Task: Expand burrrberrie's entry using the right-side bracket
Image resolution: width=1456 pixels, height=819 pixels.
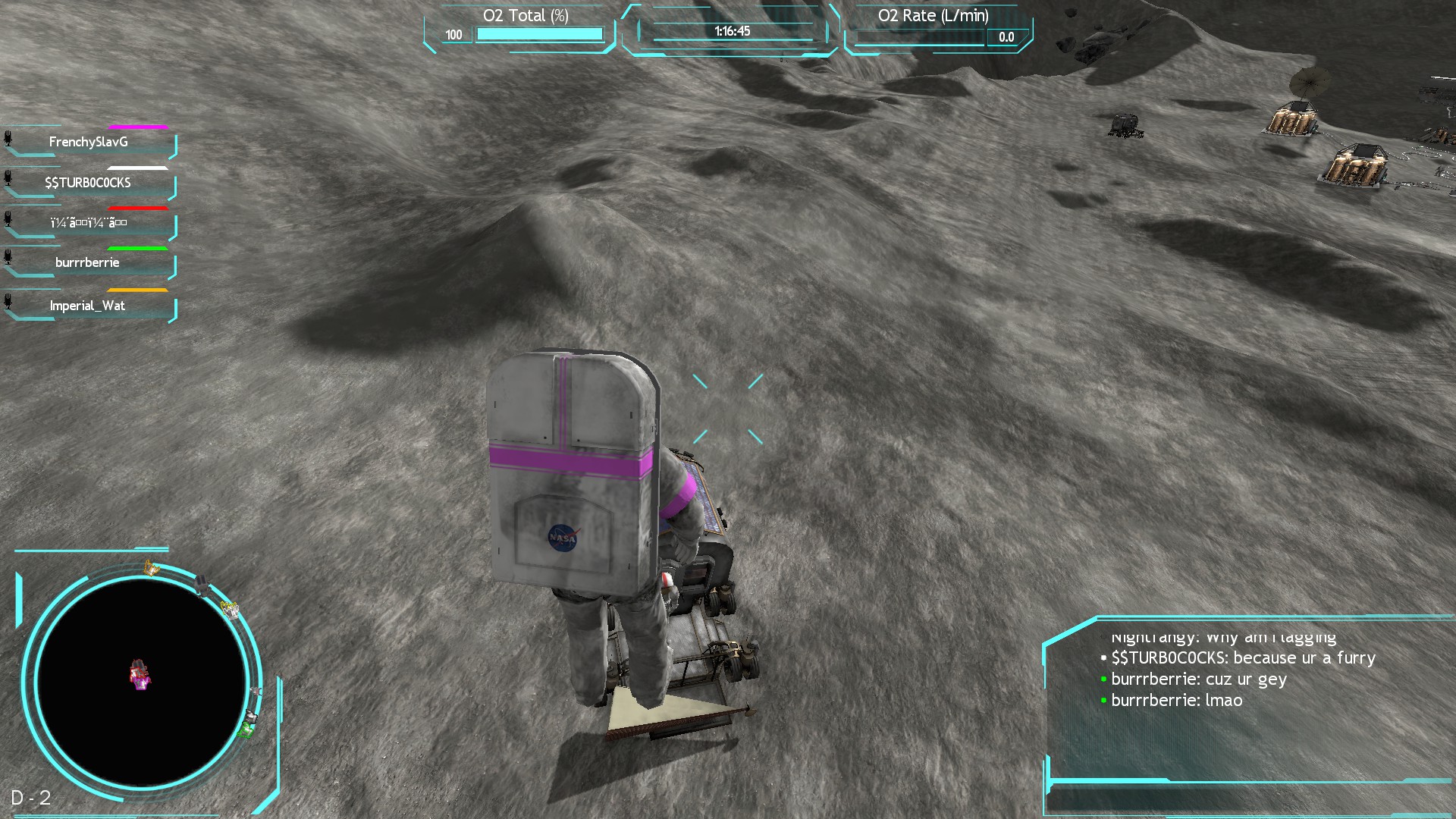Action: (173, 266)
